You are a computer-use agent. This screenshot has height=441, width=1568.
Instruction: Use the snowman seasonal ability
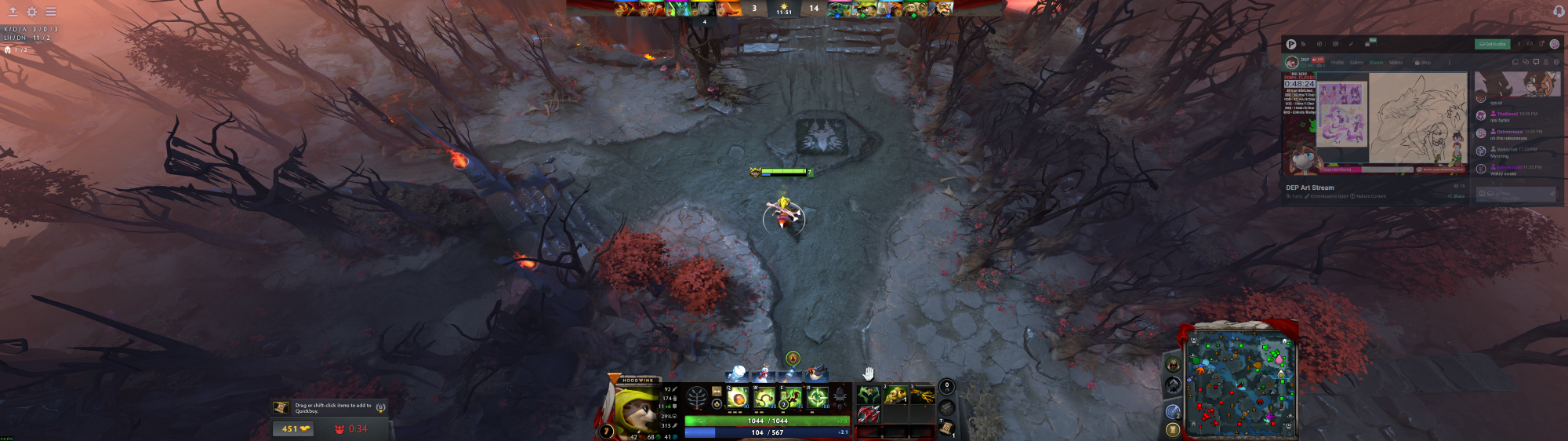[763, 374]
